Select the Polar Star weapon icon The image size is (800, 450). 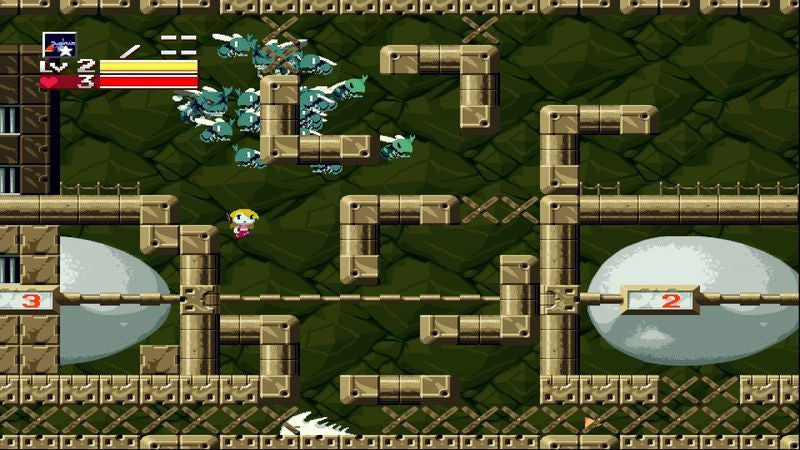[x=59, y=45]
